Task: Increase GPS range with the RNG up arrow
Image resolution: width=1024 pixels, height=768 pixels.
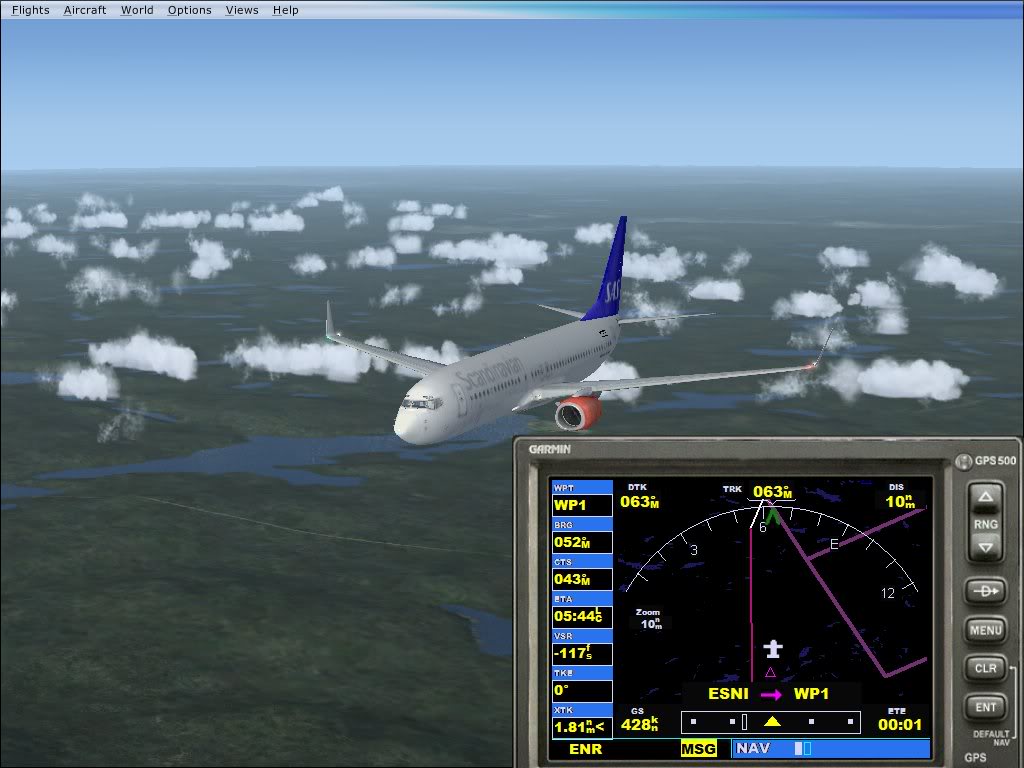Action: tap(986, 498)
